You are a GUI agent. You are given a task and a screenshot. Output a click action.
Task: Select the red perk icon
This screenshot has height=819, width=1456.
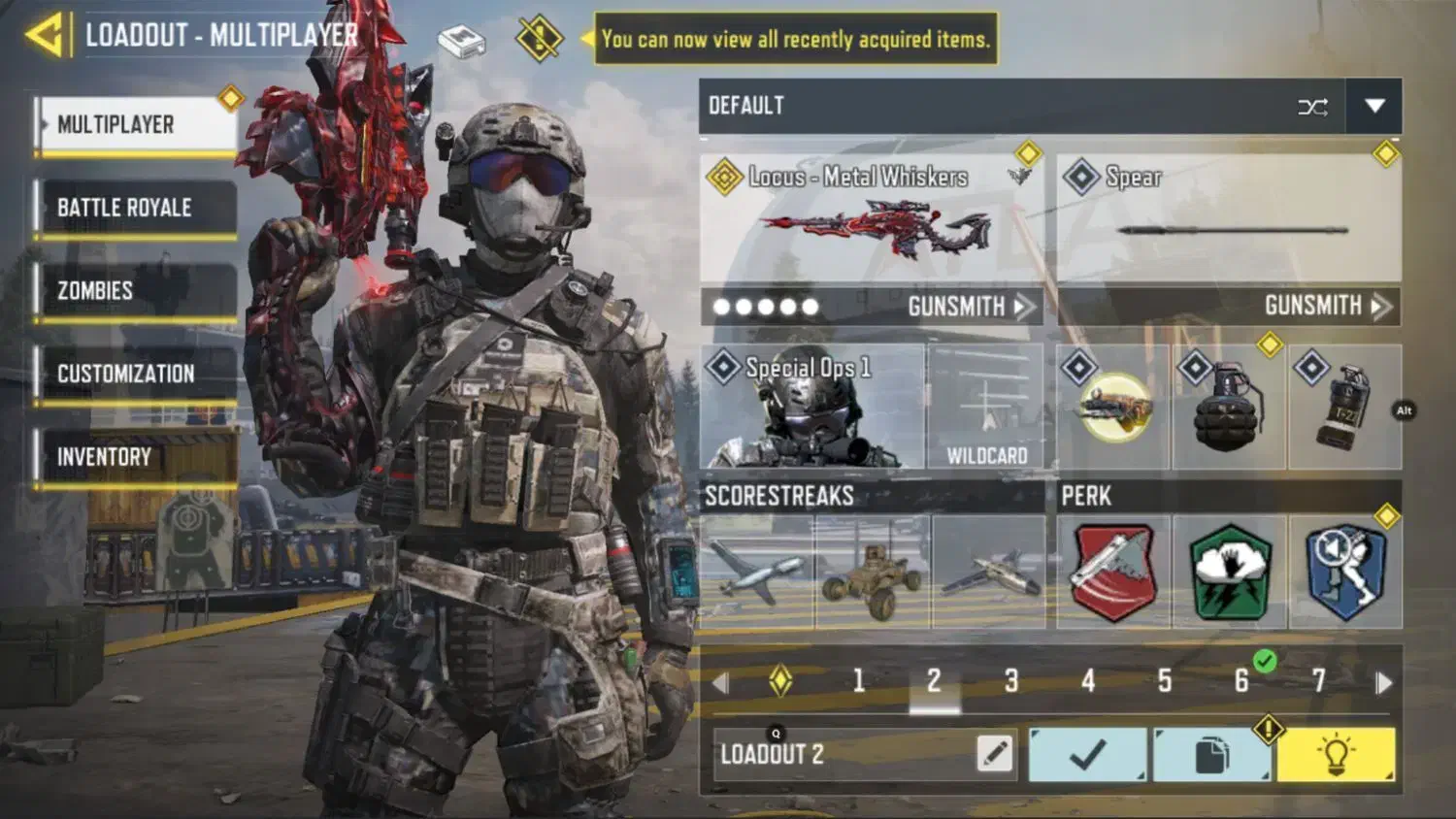(x=1113, y=572)
